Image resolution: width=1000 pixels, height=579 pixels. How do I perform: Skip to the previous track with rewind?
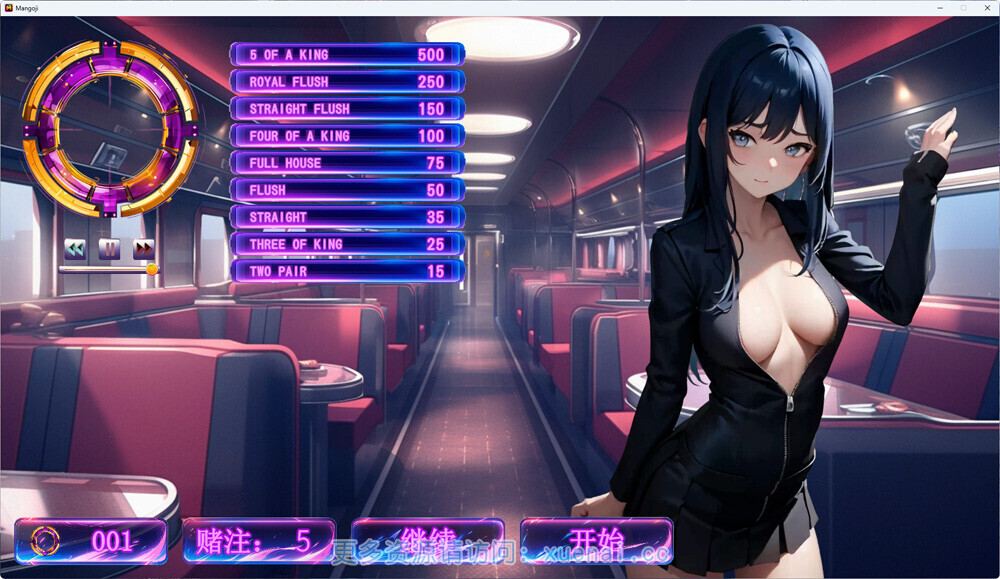[75, 248]
